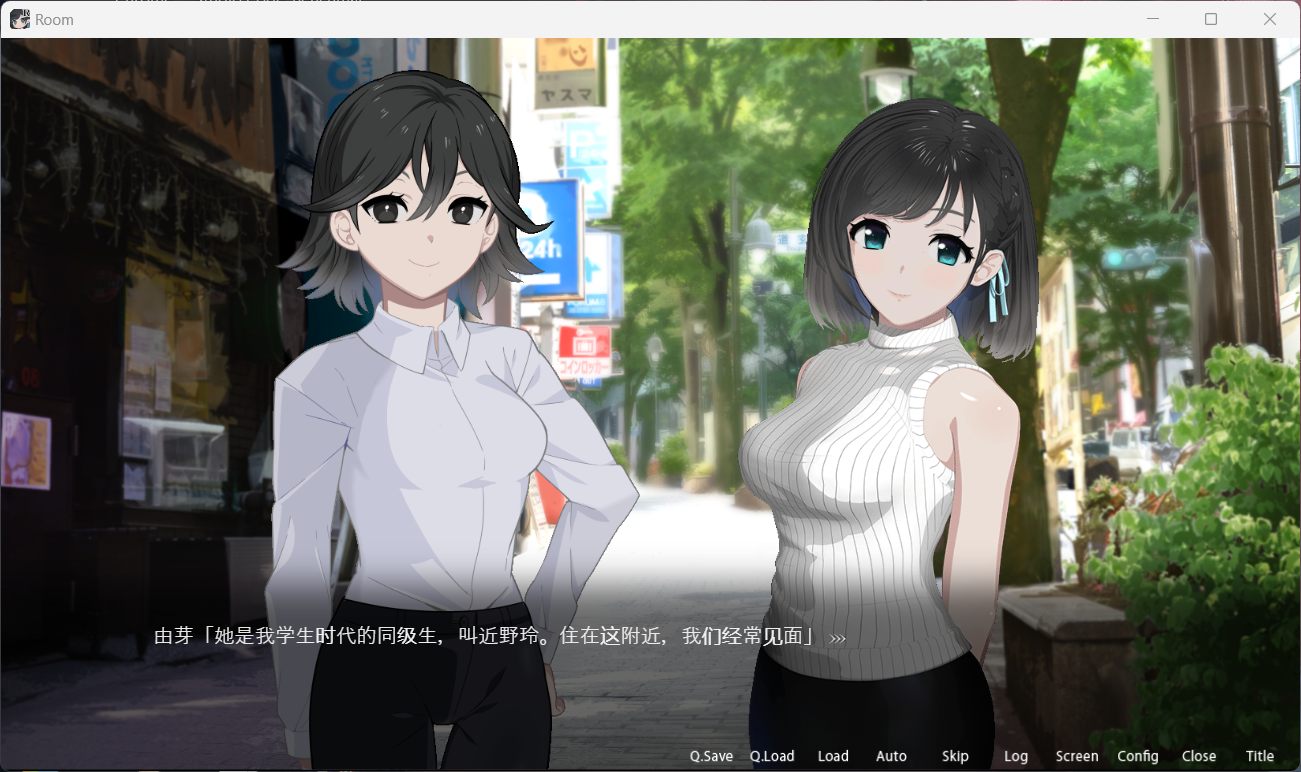Quick load via the Q.Load button

771,756
